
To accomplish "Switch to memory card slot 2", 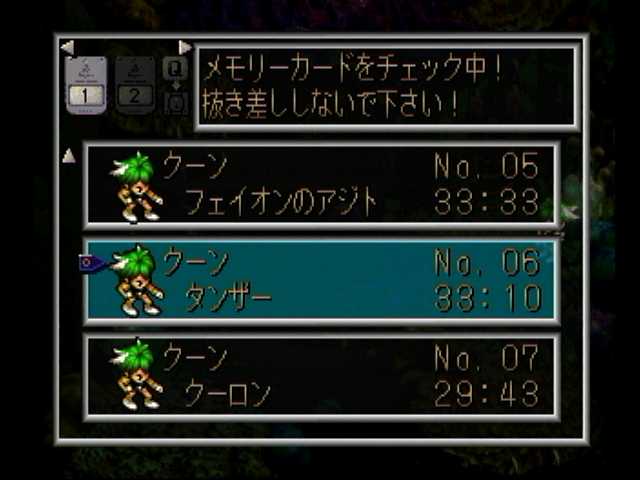I will click(x=134, y=85).
